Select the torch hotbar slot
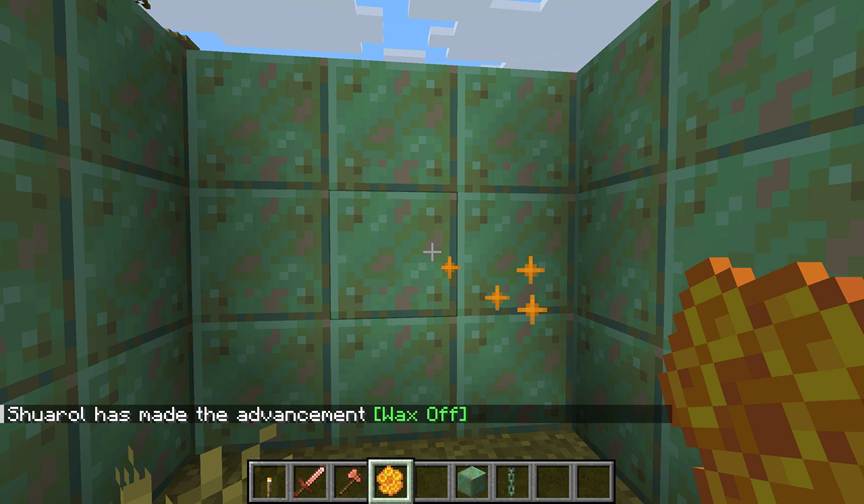Screen dimensions: 864x504 point(269,479)
